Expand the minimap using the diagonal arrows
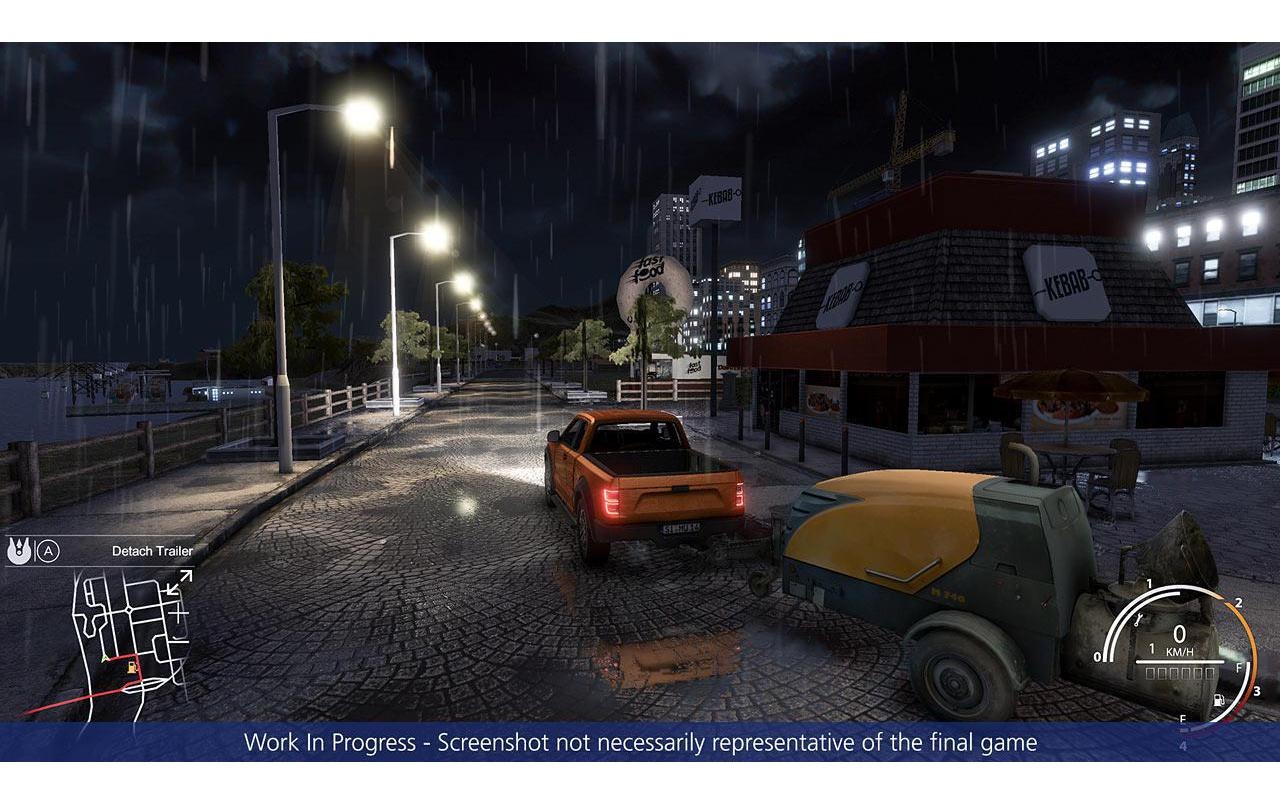 coord(179,580)
